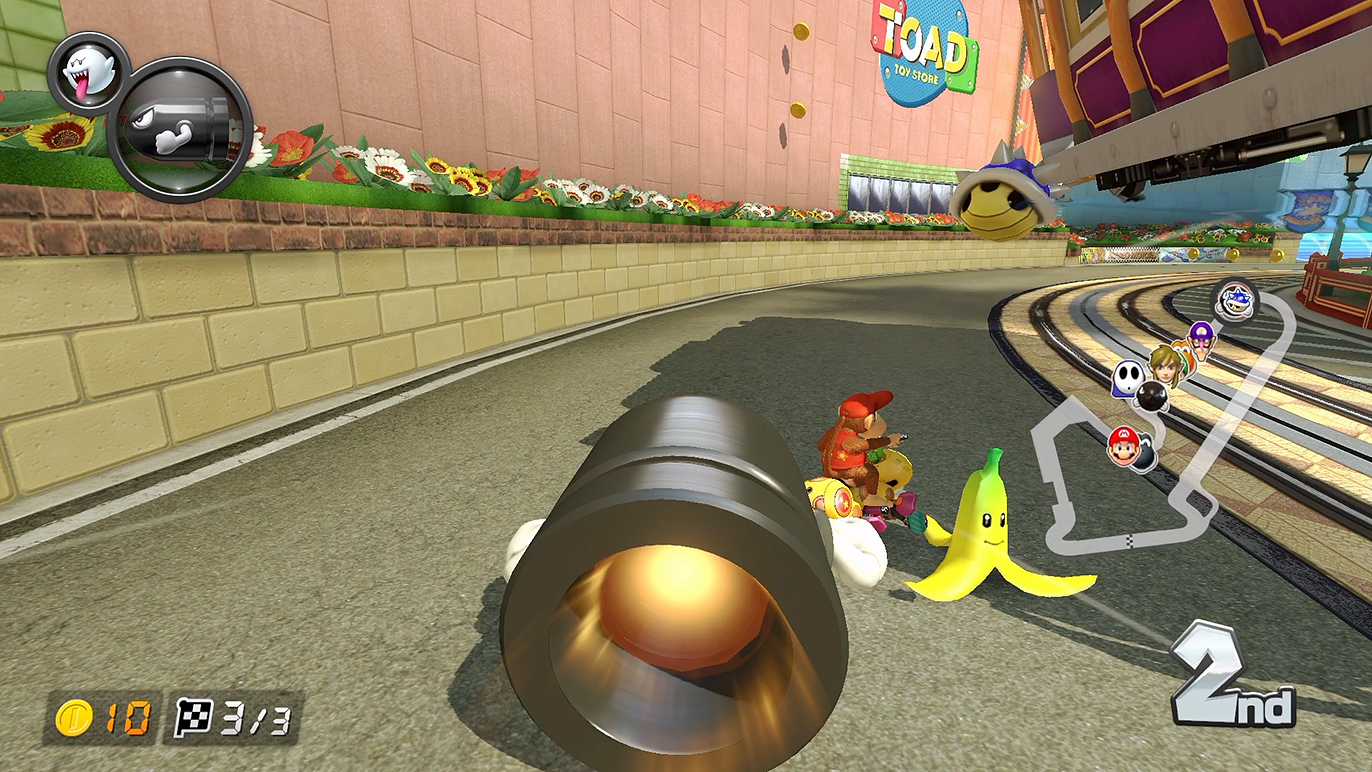Choose Link's face icon on the minimap
The width and height of the screenshot is (1372, 772).
tap(1165, 364)
